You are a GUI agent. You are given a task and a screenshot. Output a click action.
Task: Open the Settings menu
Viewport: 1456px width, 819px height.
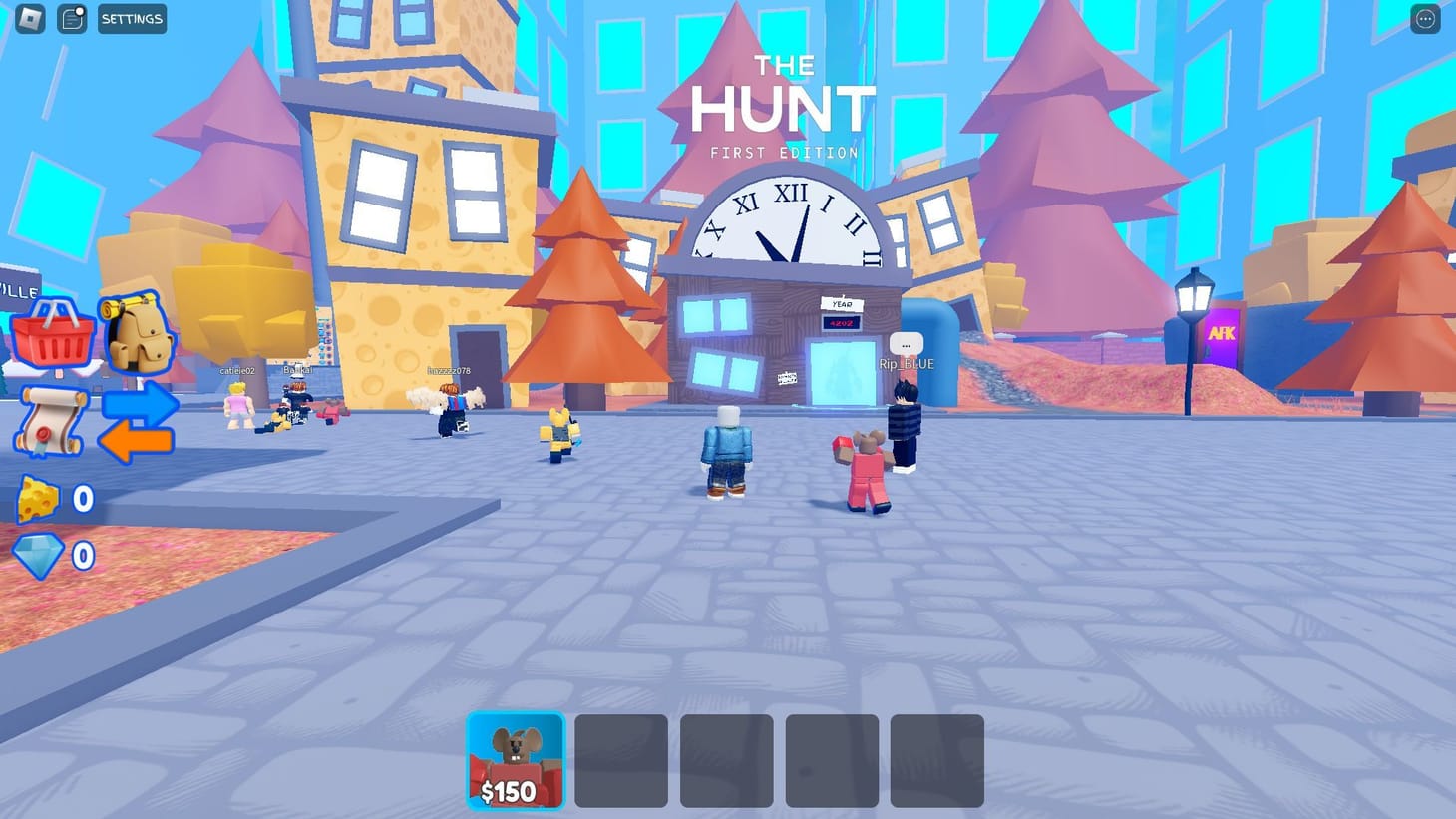pos(132,19)
